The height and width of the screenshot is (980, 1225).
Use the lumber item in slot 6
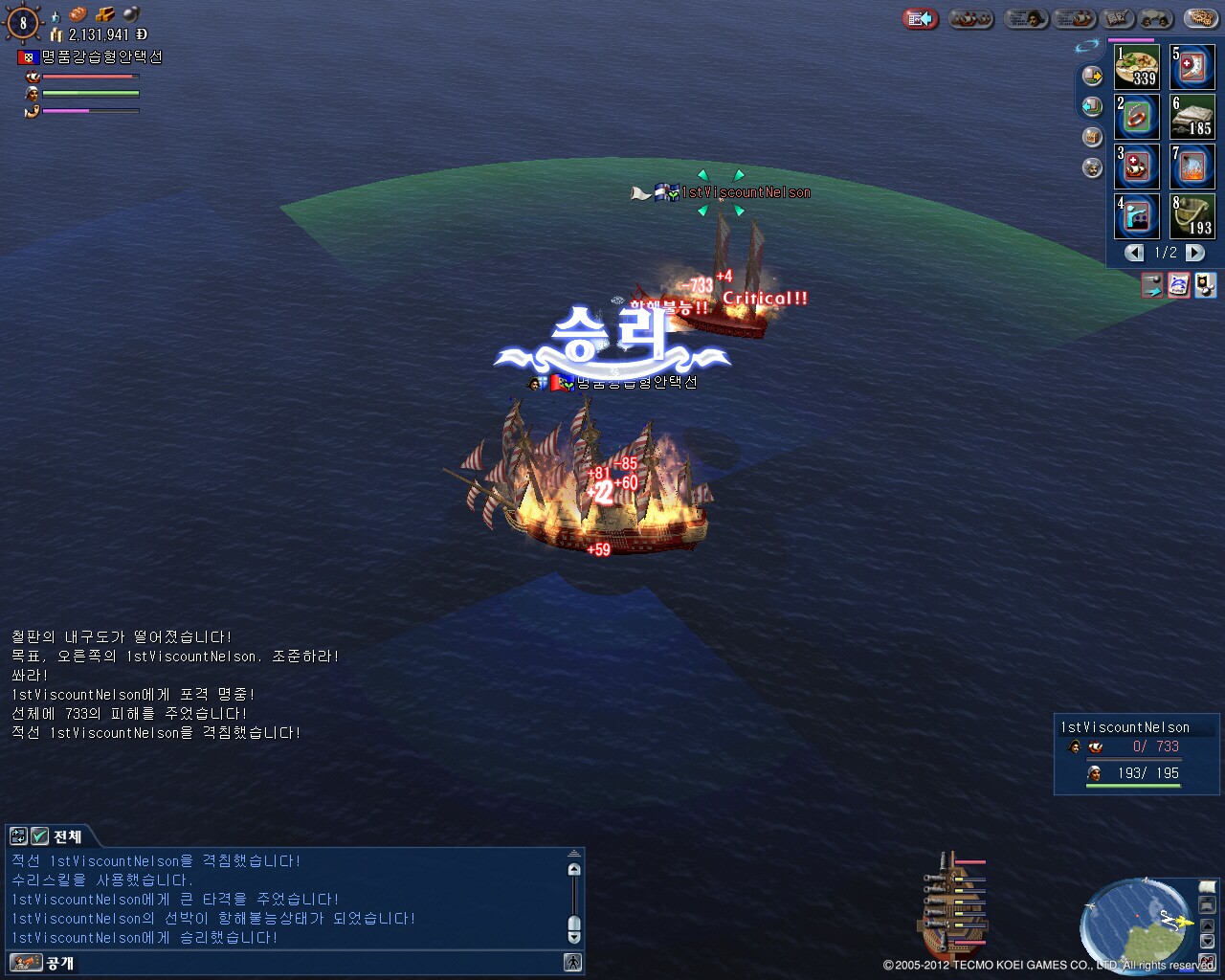(1192, 117)
